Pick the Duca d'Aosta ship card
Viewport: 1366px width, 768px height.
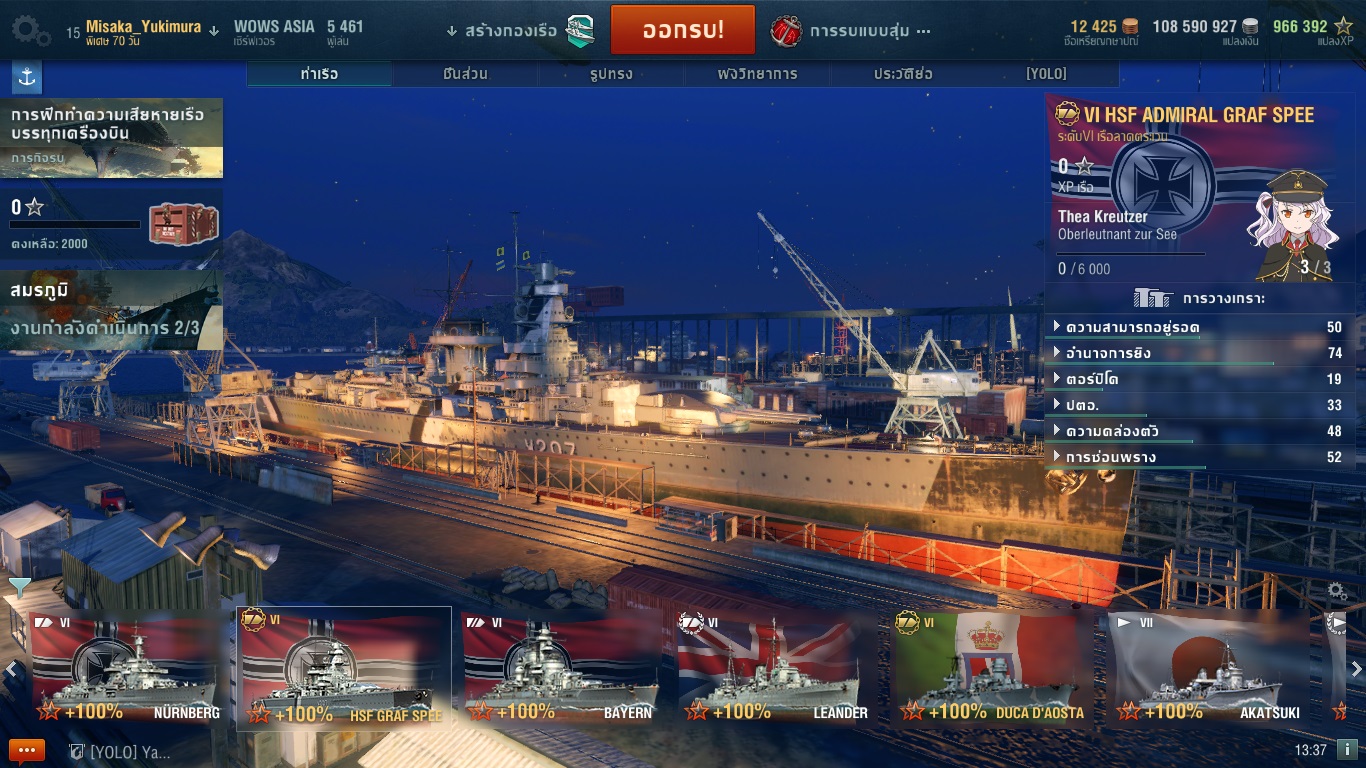click(x=991, y=668)
